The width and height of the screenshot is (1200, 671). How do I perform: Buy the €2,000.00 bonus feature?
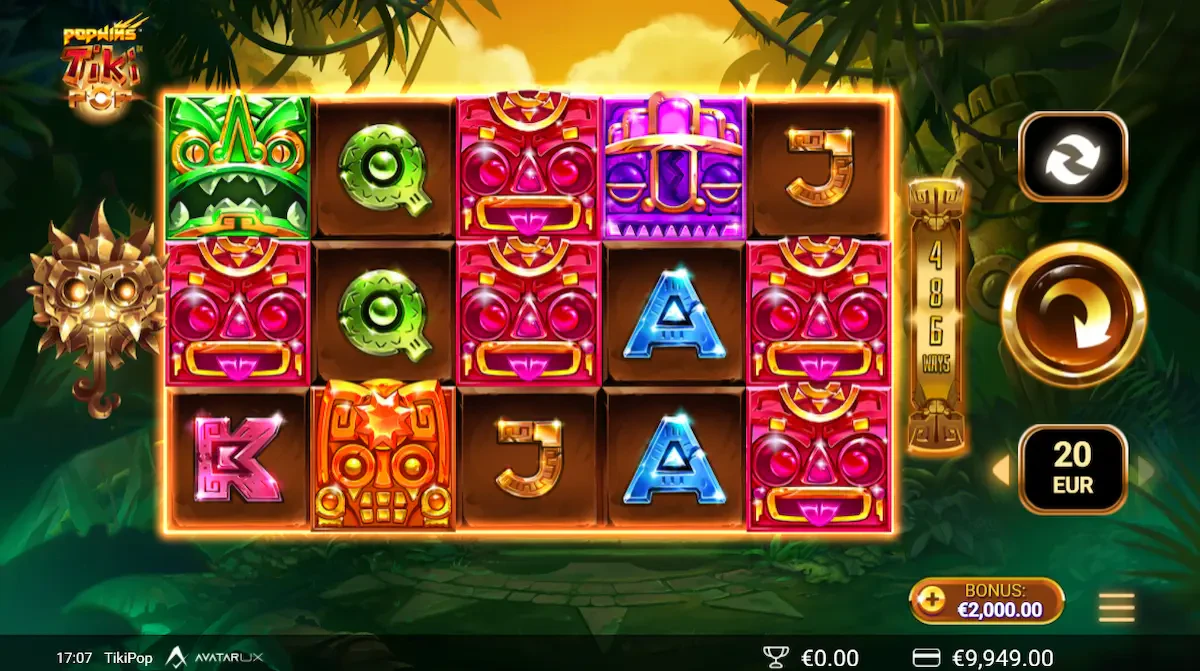(986, 600)
